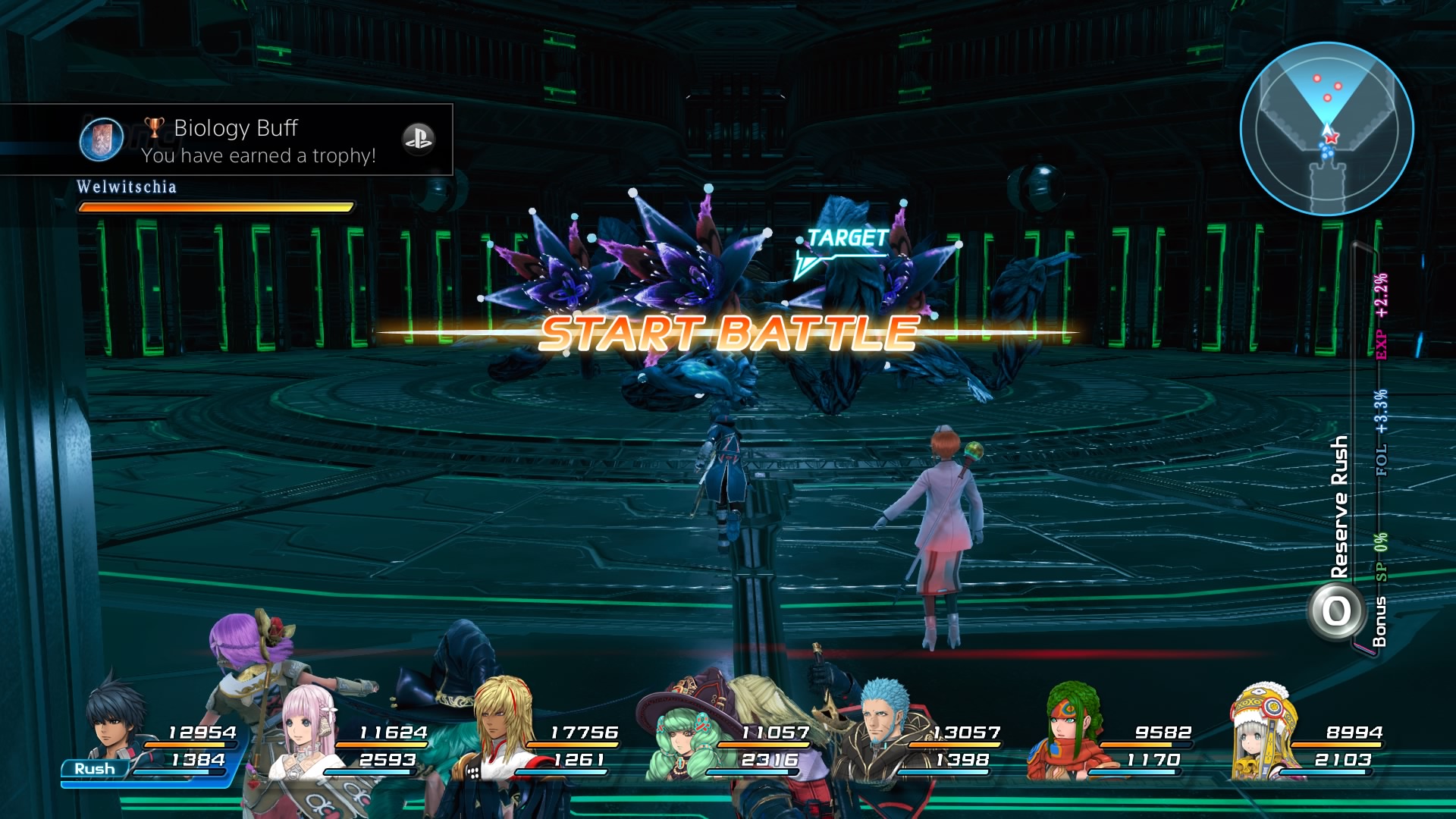Click the TARGET marker on the enemy
The image size is (1456, 819).
[x=846, y=239]
